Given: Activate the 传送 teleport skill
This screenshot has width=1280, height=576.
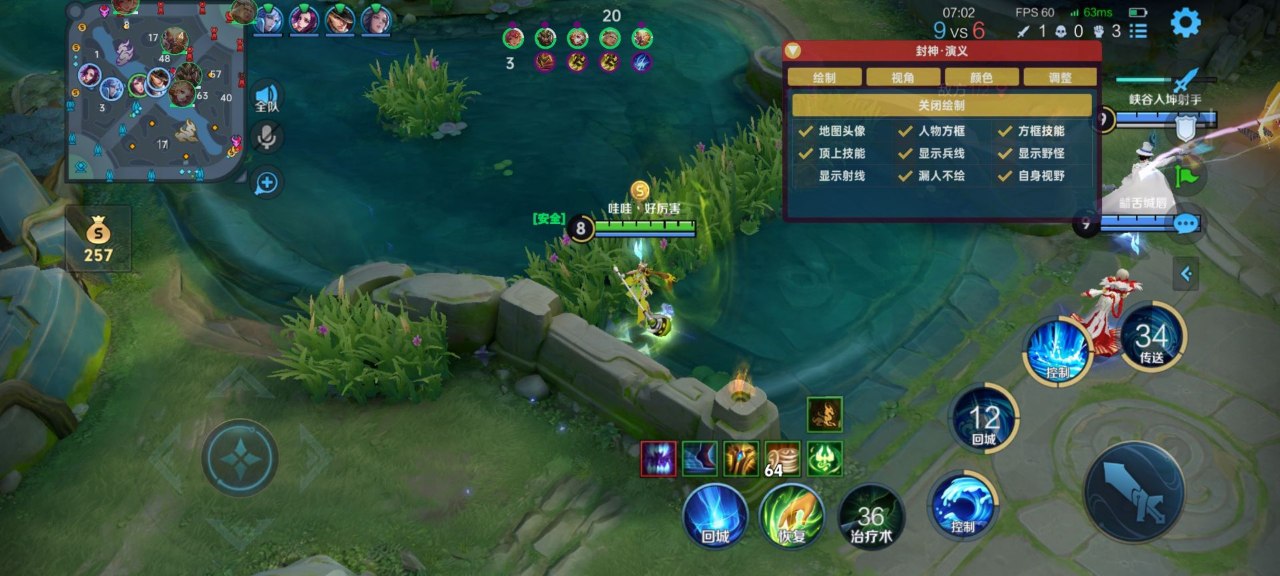Looking at the screenshot, I should pos(1152,337).
